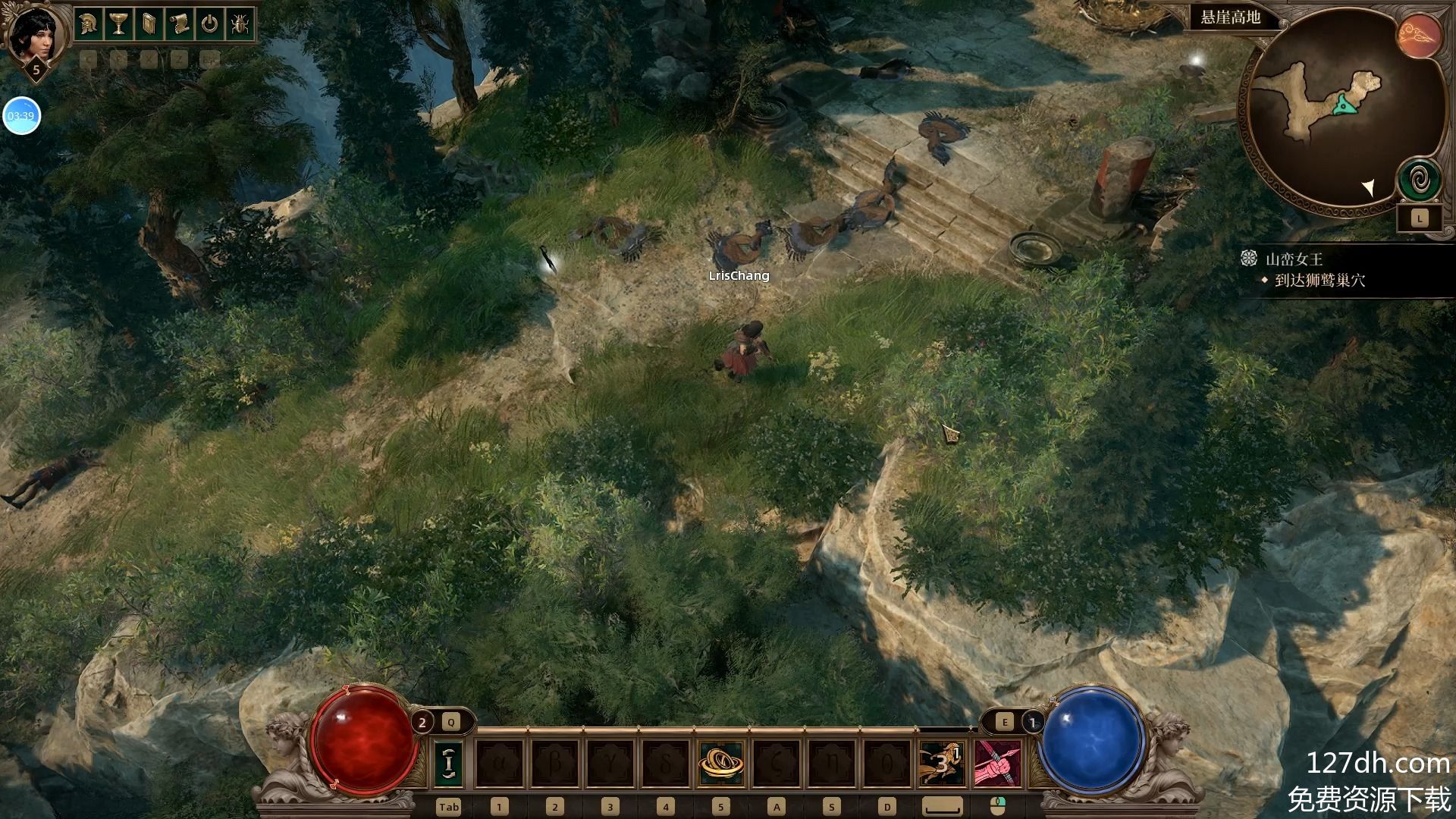Use the dodge skill with golden runner
The width and height of the screenshot is (1456, 819).
coord(942,763)
